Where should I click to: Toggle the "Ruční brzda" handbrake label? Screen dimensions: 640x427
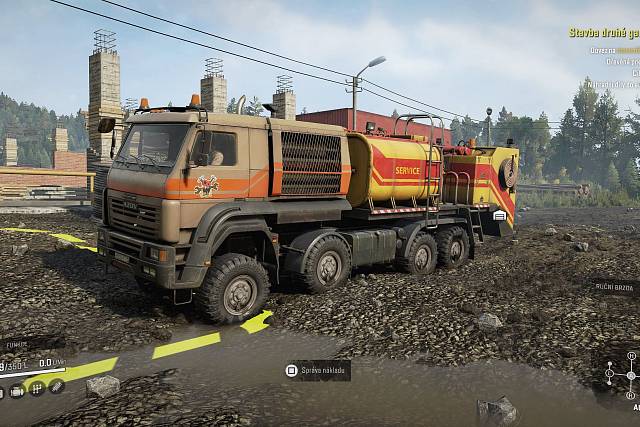(x=614, y=285)
